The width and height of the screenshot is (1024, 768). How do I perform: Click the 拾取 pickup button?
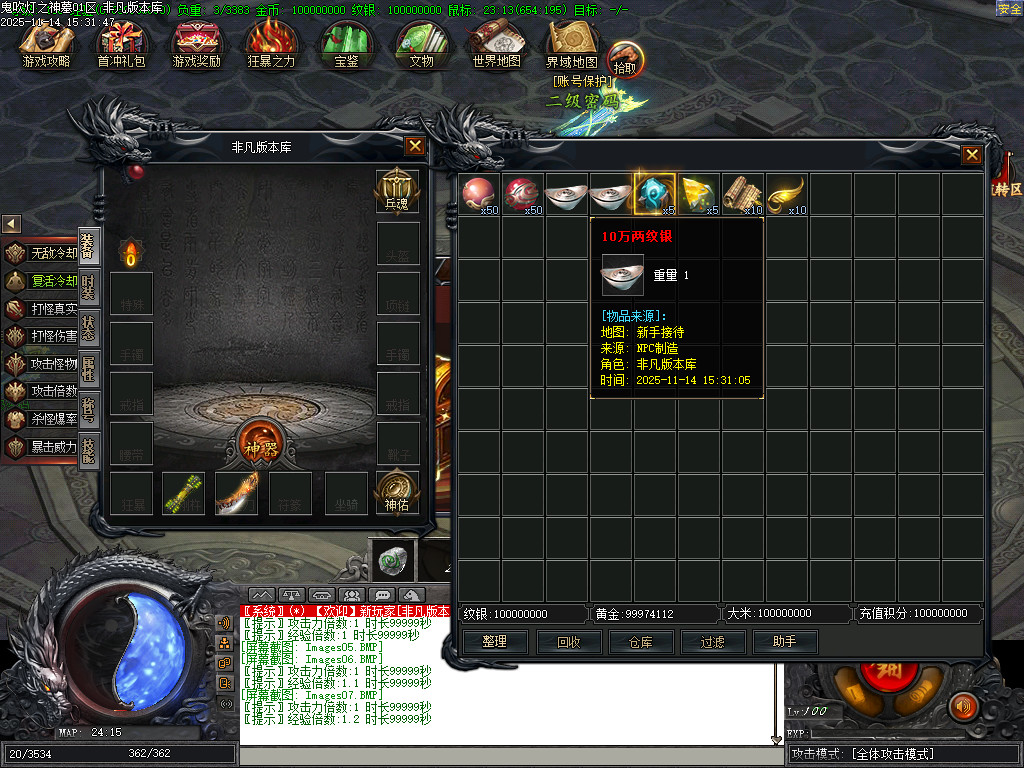click(x=624, y=56)
